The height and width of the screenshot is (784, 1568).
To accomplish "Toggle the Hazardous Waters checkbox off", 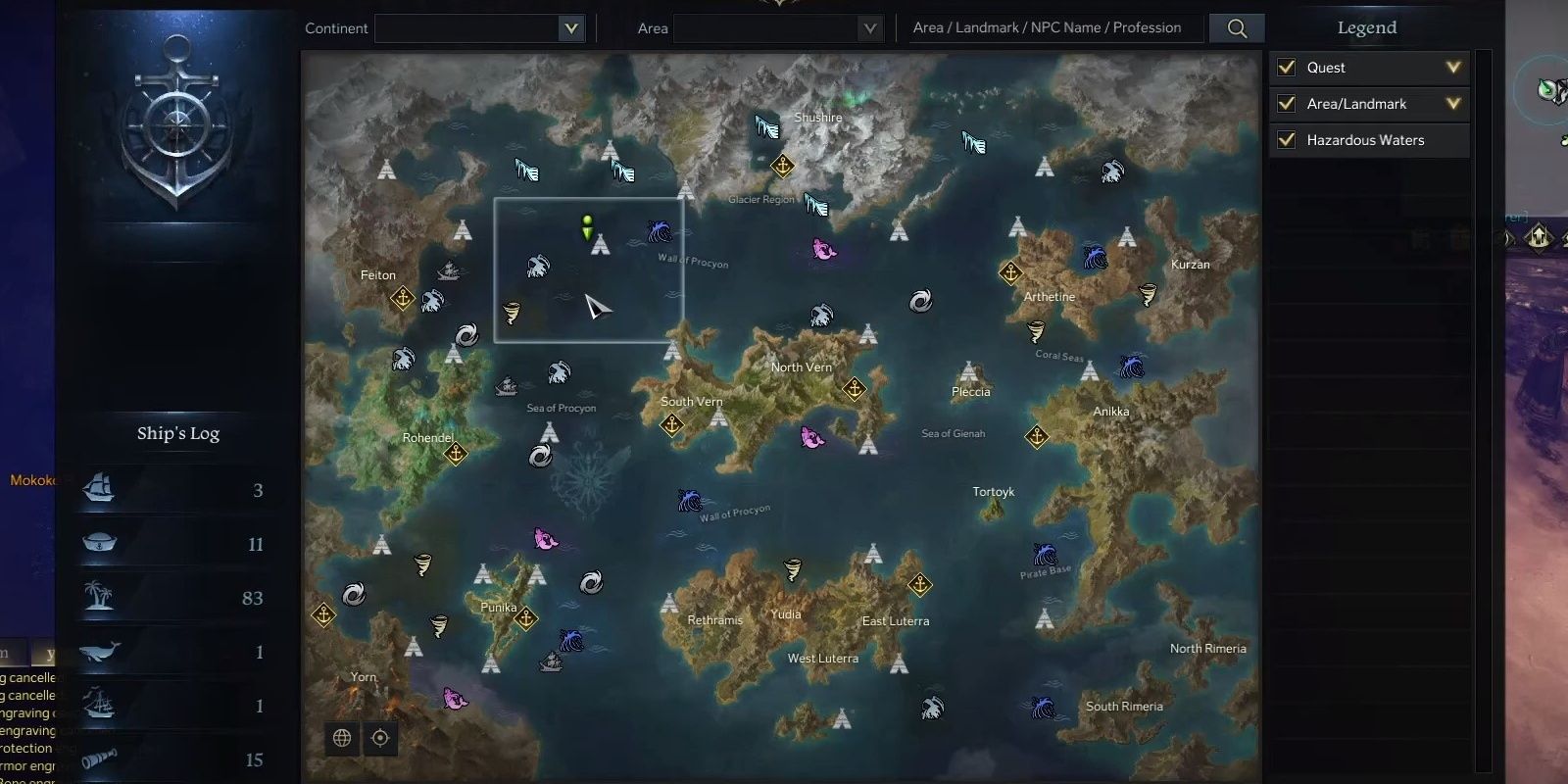I will coord(1287,139).
